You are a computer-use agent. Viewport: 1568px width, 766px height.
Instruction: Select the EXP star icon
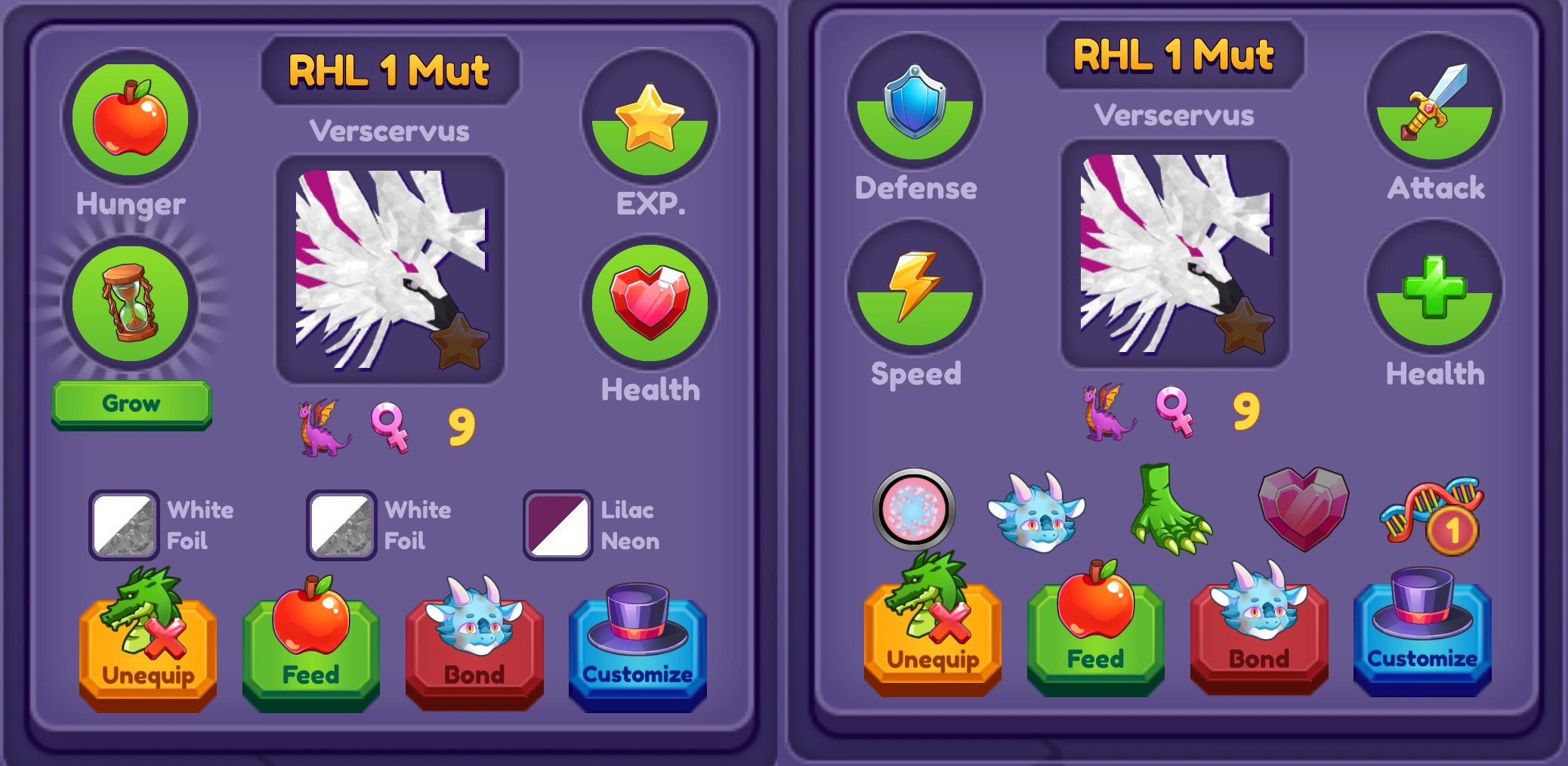[x=648, y=119]
